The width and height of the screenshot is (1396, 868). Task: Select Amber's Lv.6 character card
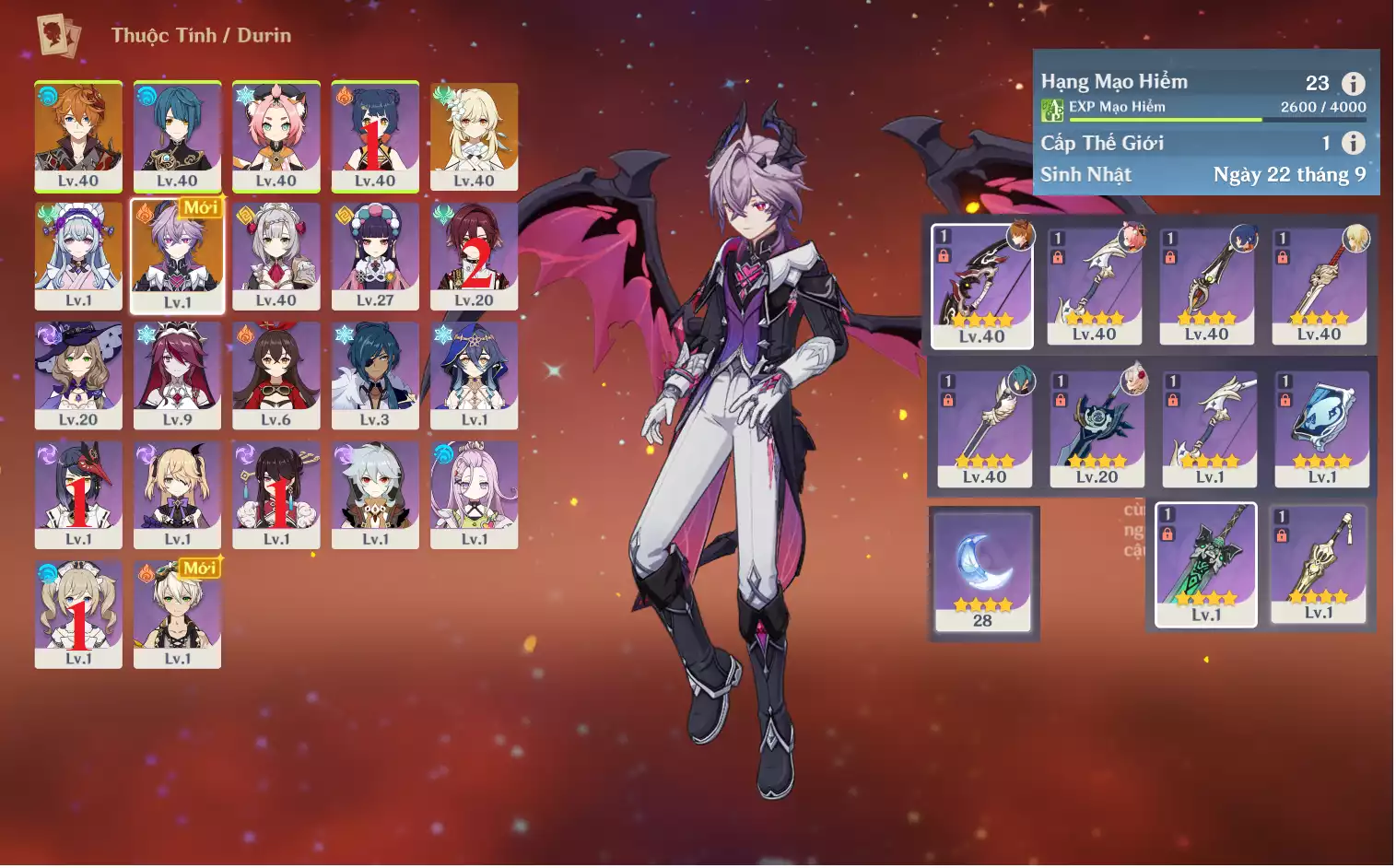pyautogui.click(x=276, y=375)
